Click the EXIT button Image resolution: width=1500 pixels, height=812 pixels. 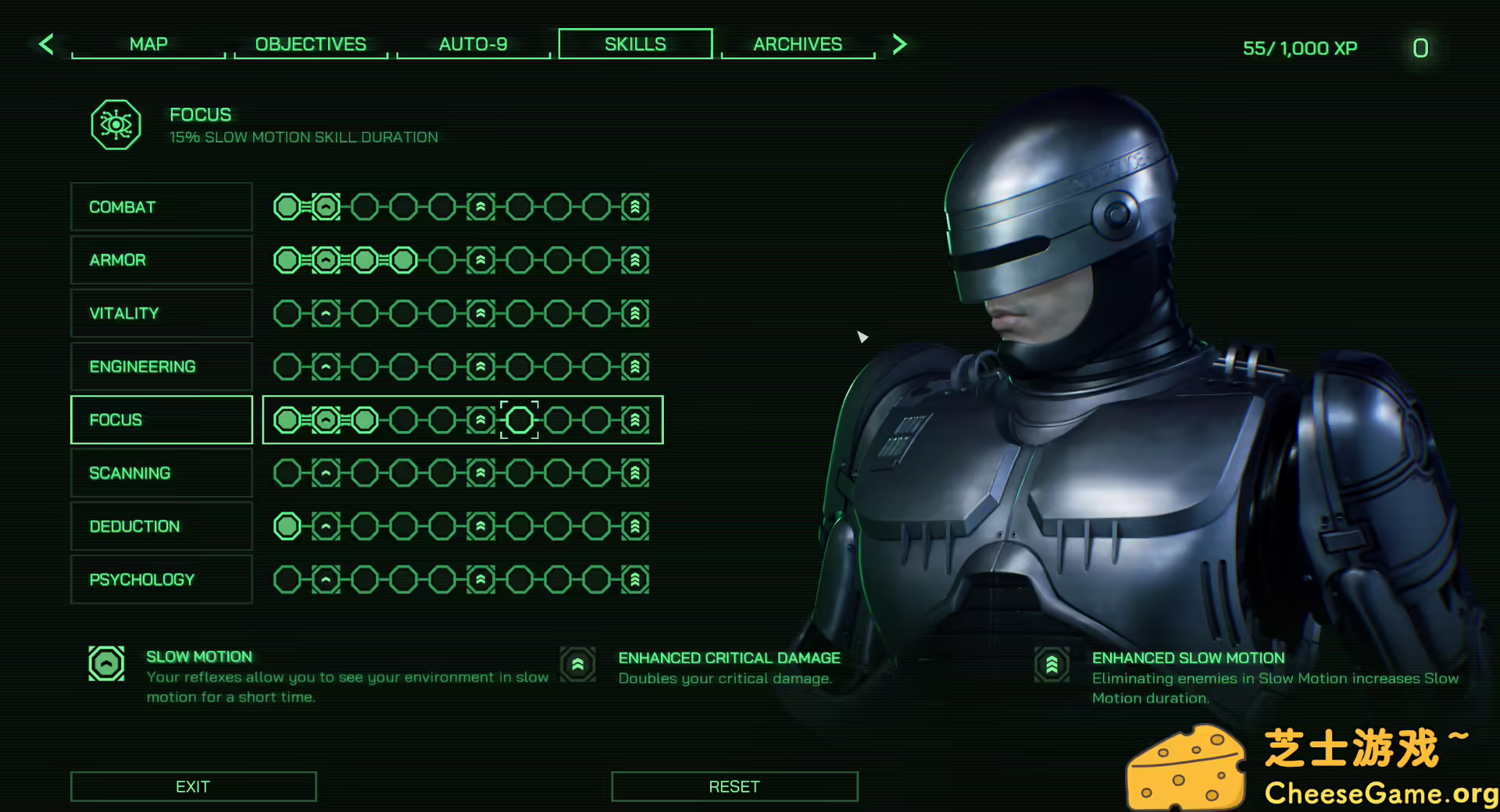pyautogui.click(x=193, y=786)
